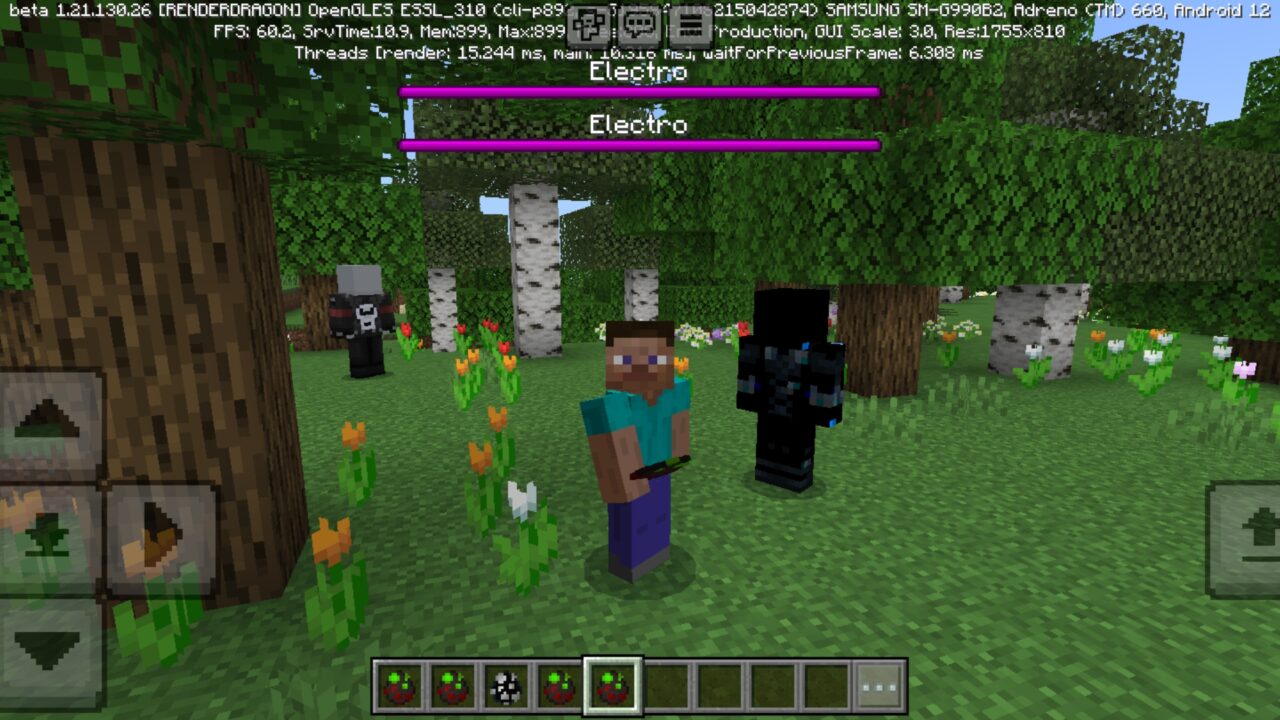Click the lower Electro boss bar
1280x720 pixels.
640,142
